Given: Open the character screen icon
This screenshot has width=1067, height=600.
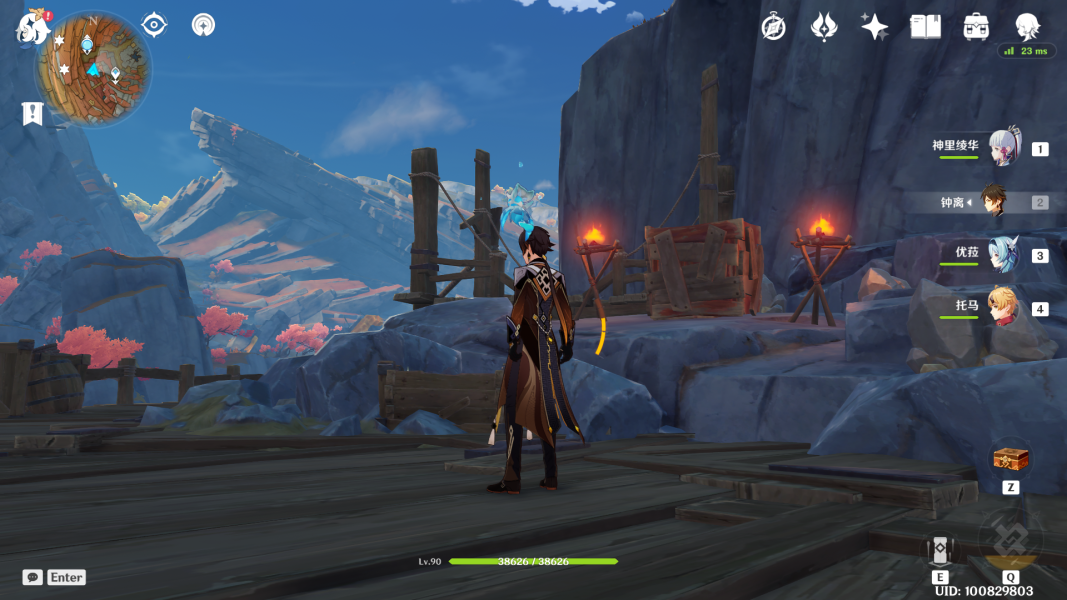Looking at the screenshot, I should (1027, 27).
